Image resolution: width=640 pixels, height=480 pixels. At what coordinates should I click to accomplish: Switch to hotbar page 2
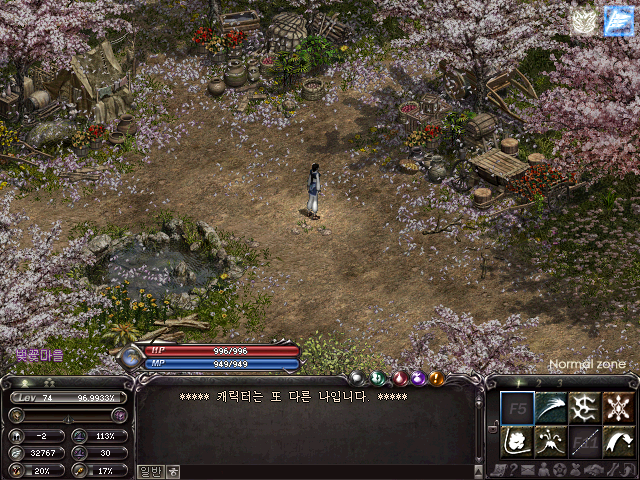pyautogui.click(x=540, y=383)
